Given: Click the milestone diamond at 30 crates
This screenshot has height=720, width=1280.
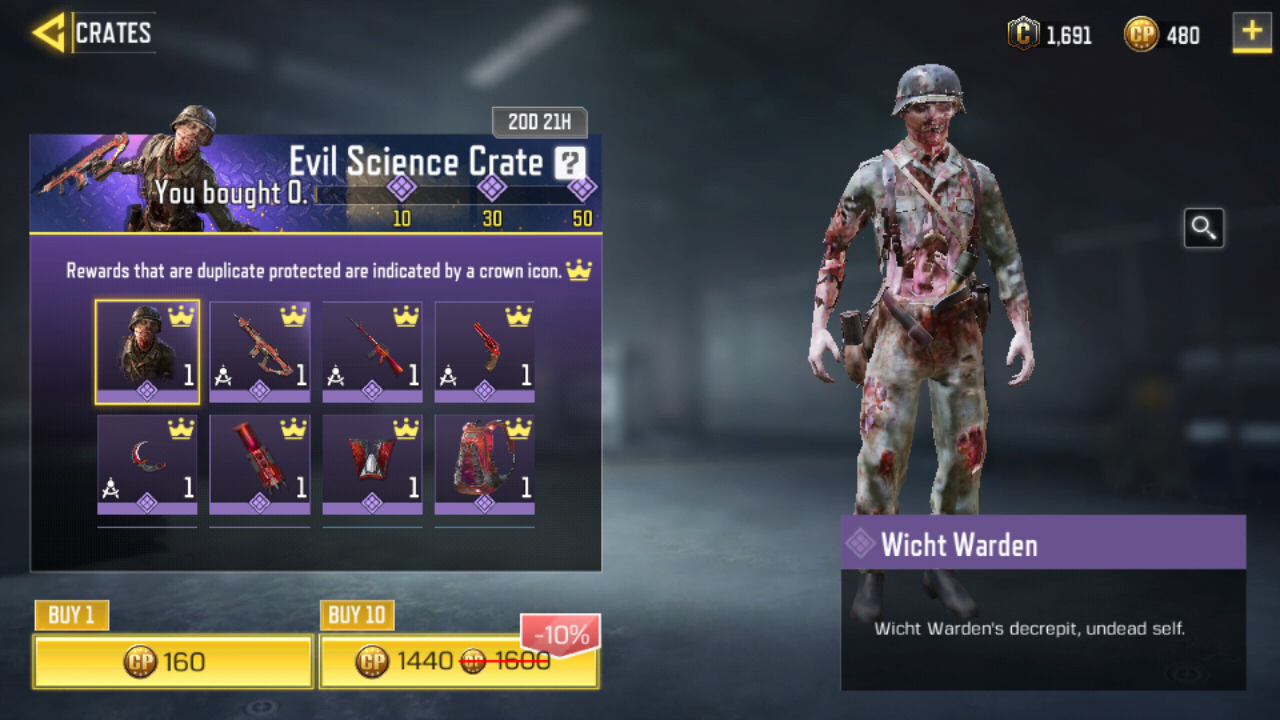Looking at the screenshot, I should tap(491, 187).
